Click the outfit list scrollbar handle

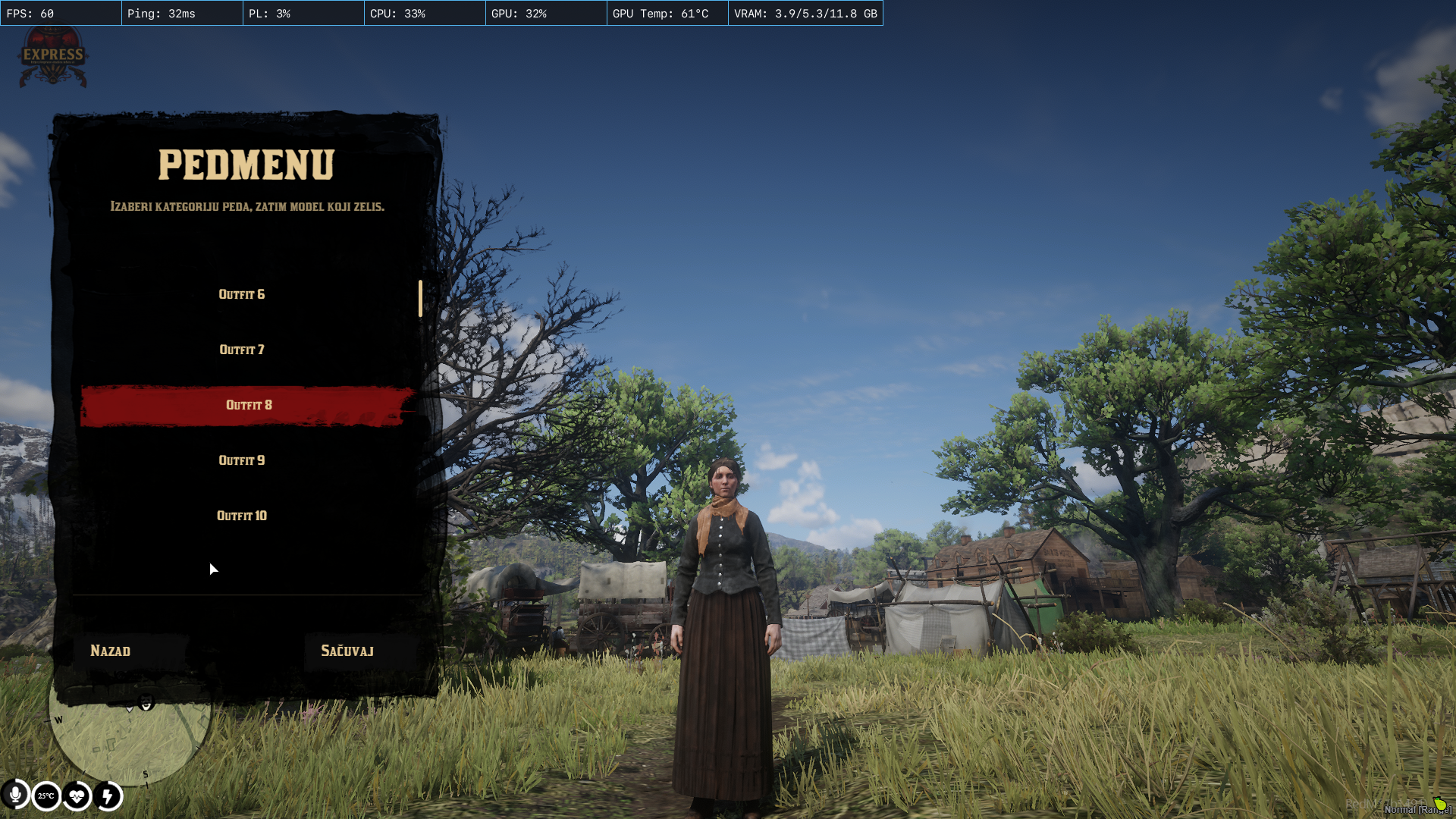[x=420, y=299]
